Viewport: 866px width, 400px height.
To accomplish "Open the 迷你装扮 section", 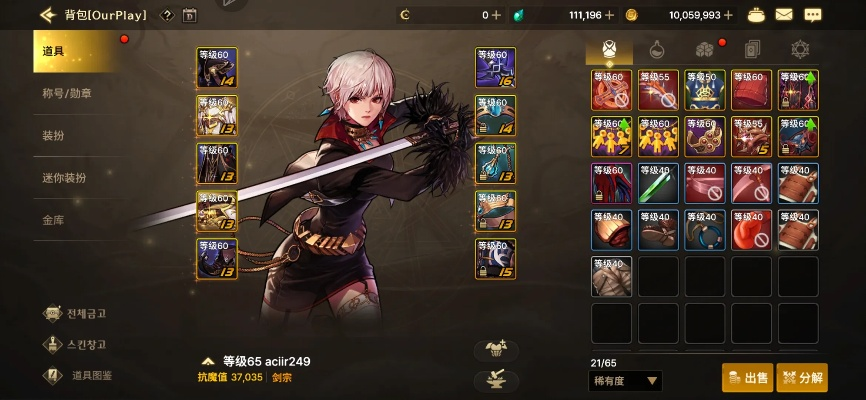I will [64, 177].
